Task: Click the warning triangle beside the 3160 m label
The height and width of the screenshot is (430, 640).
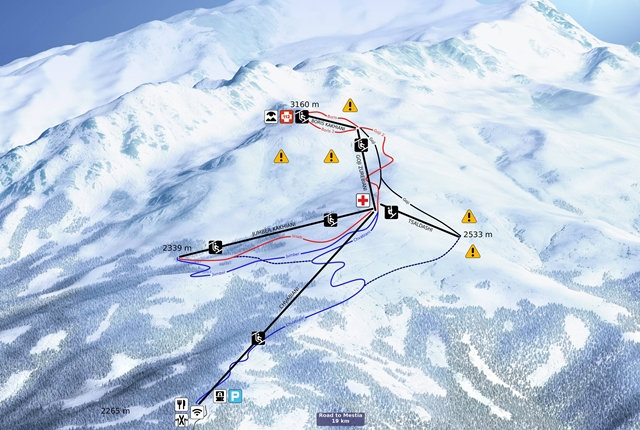Action: click(x=350, y=105)
